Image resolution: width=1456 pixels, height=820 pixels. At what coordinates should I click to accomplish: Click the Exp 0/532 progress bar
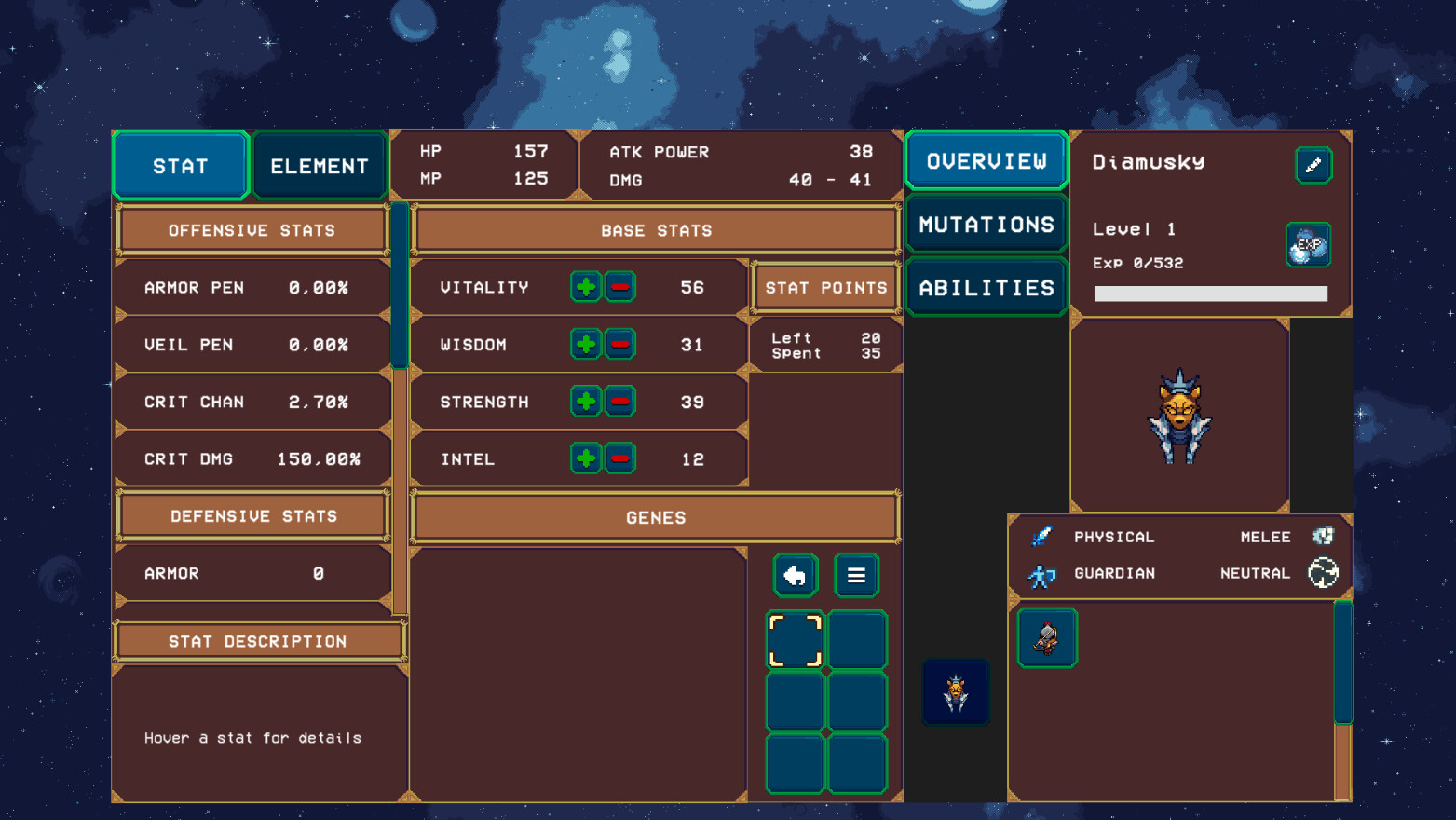pos(1209,294)
